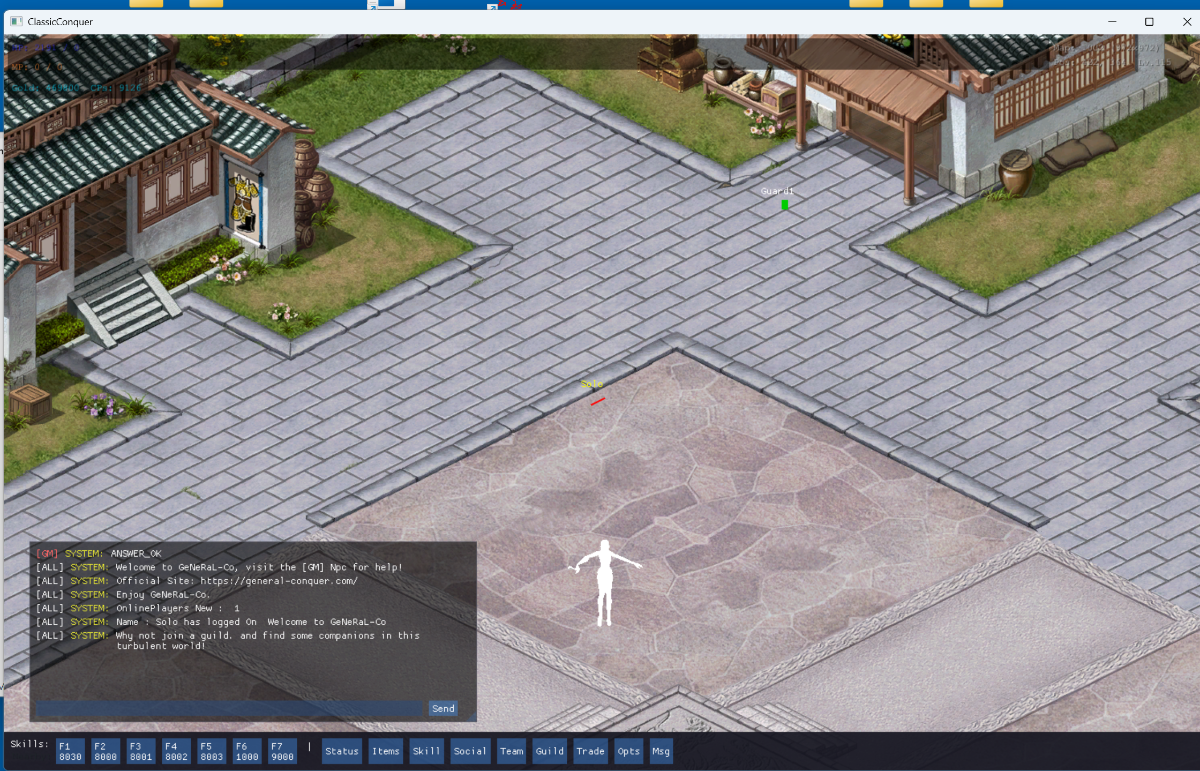Click the Send chat button
The height and width of the screenshot is (771, 1200).
coord(443,708)
